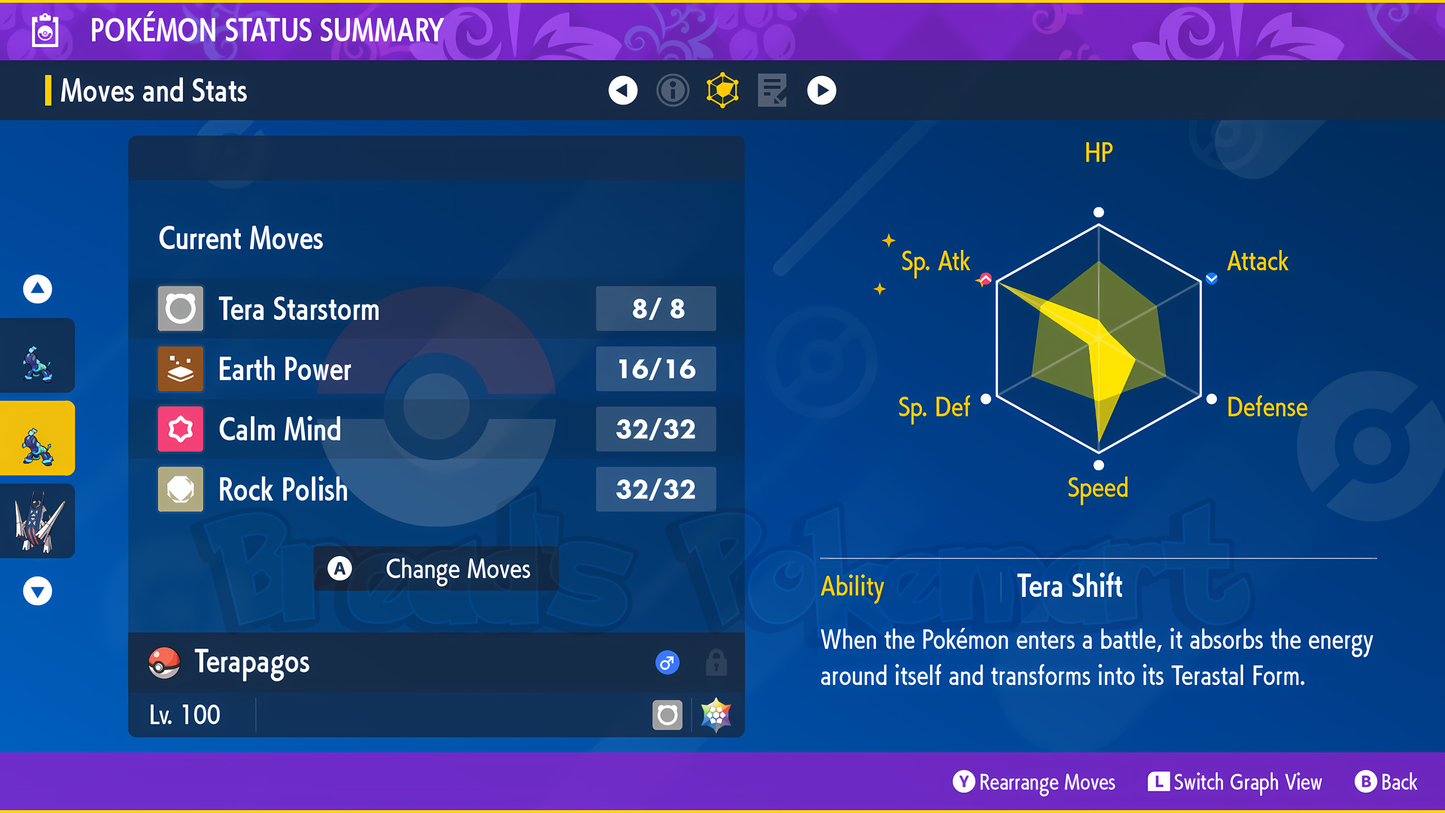Select the Tera Starstorm move type icon
The height and width of the screenshot is (813, 1445).
(x=180, y=309)
